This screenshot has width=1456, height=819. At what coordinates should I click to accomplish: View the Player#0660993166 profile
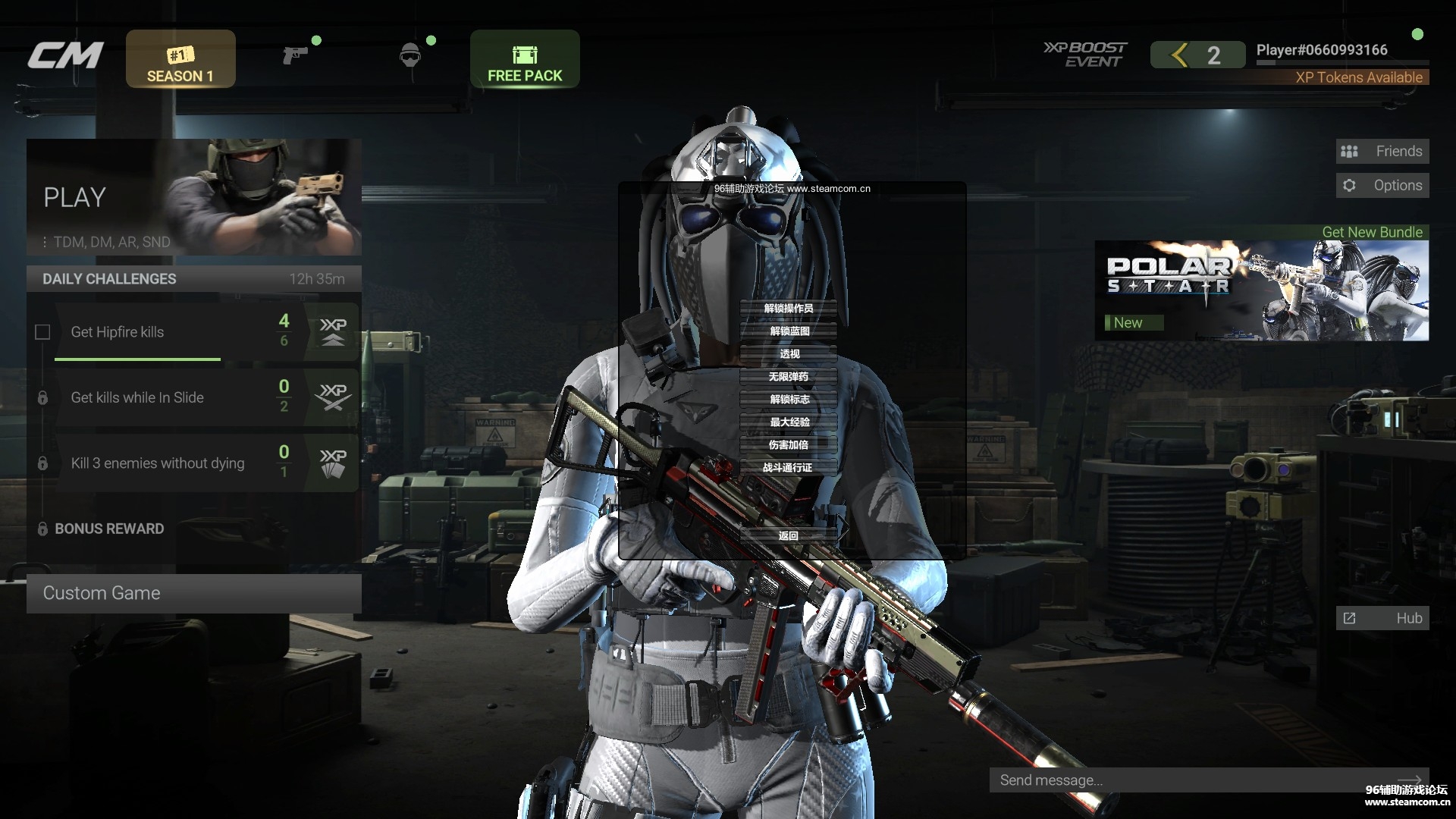point(1321,50)
